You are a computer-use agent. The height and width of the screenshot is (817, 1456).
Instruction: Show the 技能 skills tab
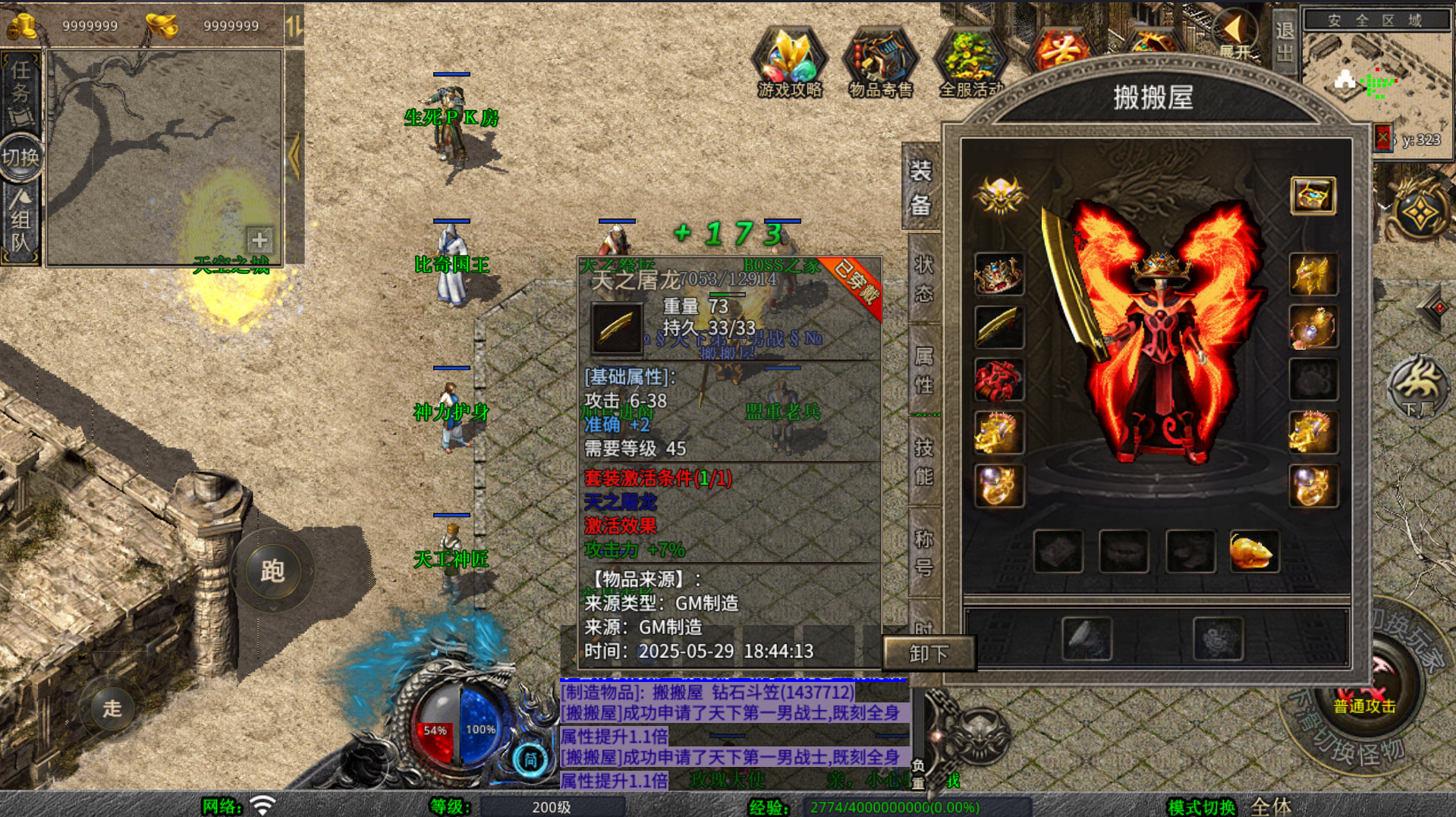click(923, 462)
